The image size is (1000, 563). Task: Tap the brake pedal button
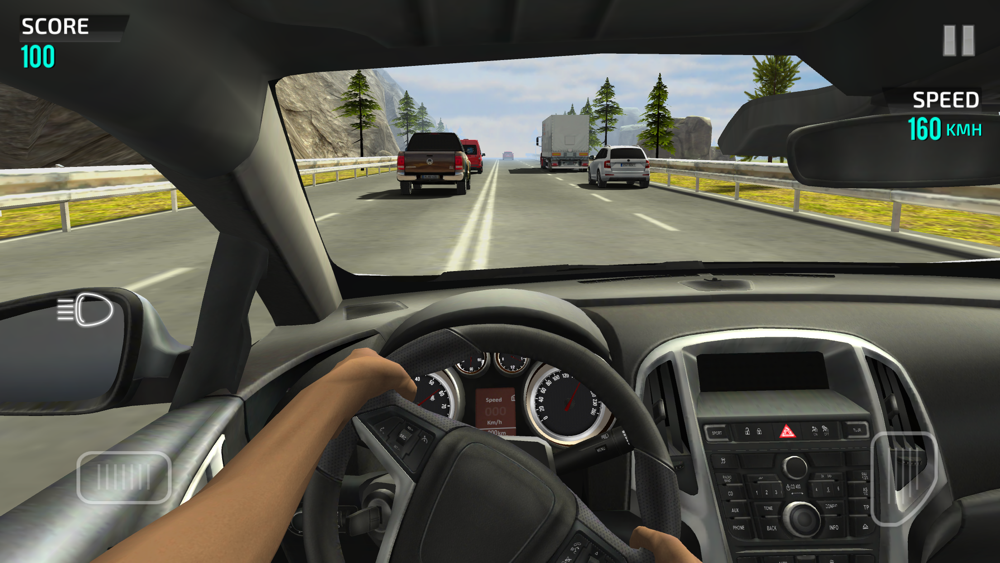[x=124, y=477]
